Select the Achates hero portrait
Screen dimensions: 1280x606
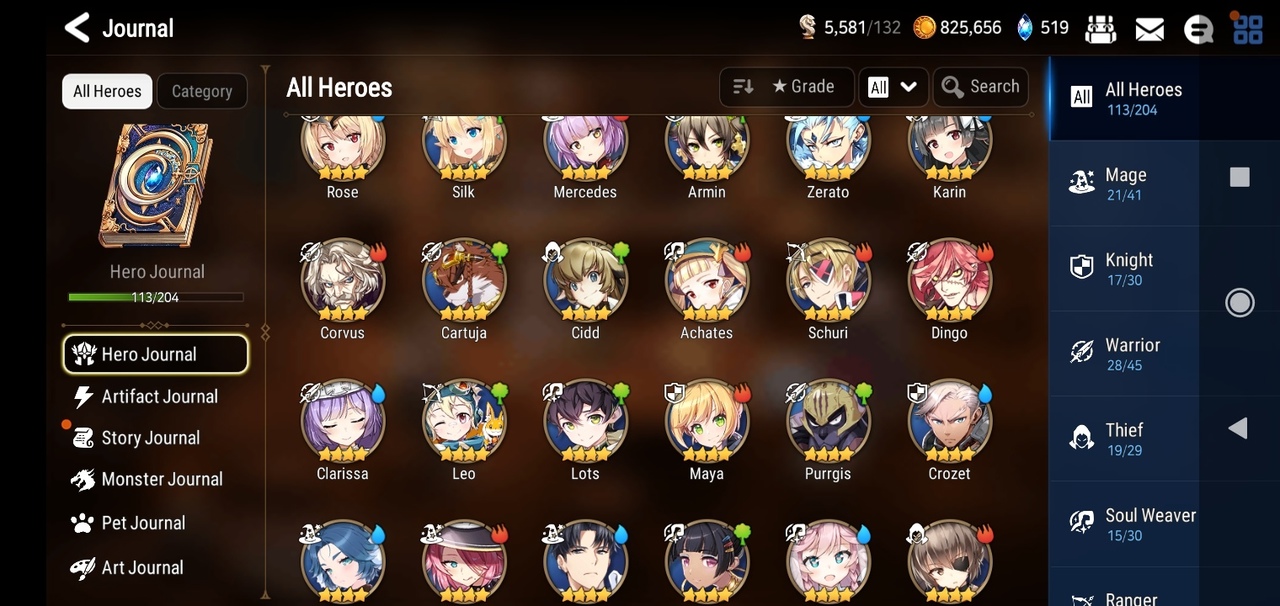coord(707,280)
